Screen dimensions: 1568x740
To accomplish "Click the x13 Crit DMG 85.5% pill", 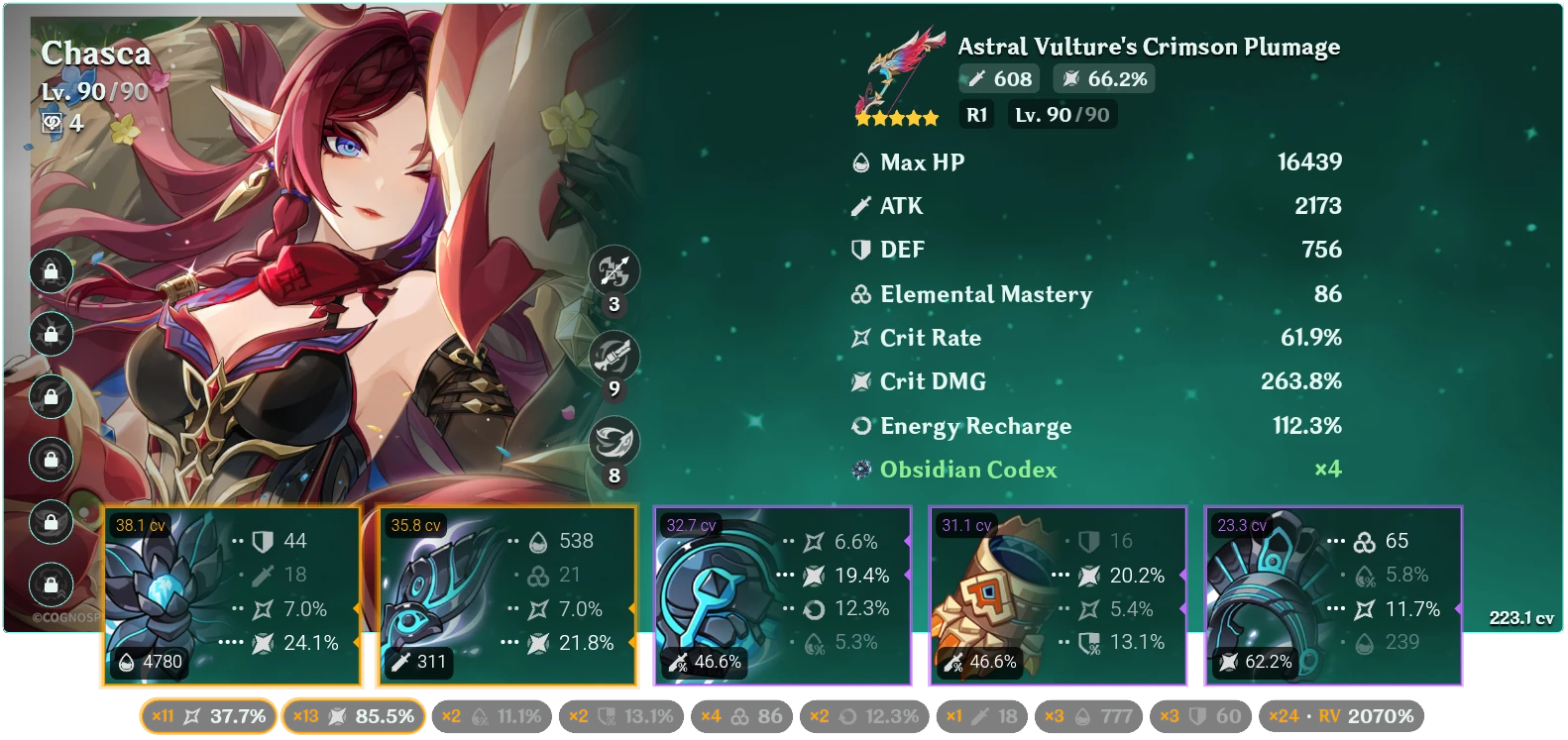I will (353, 714).
